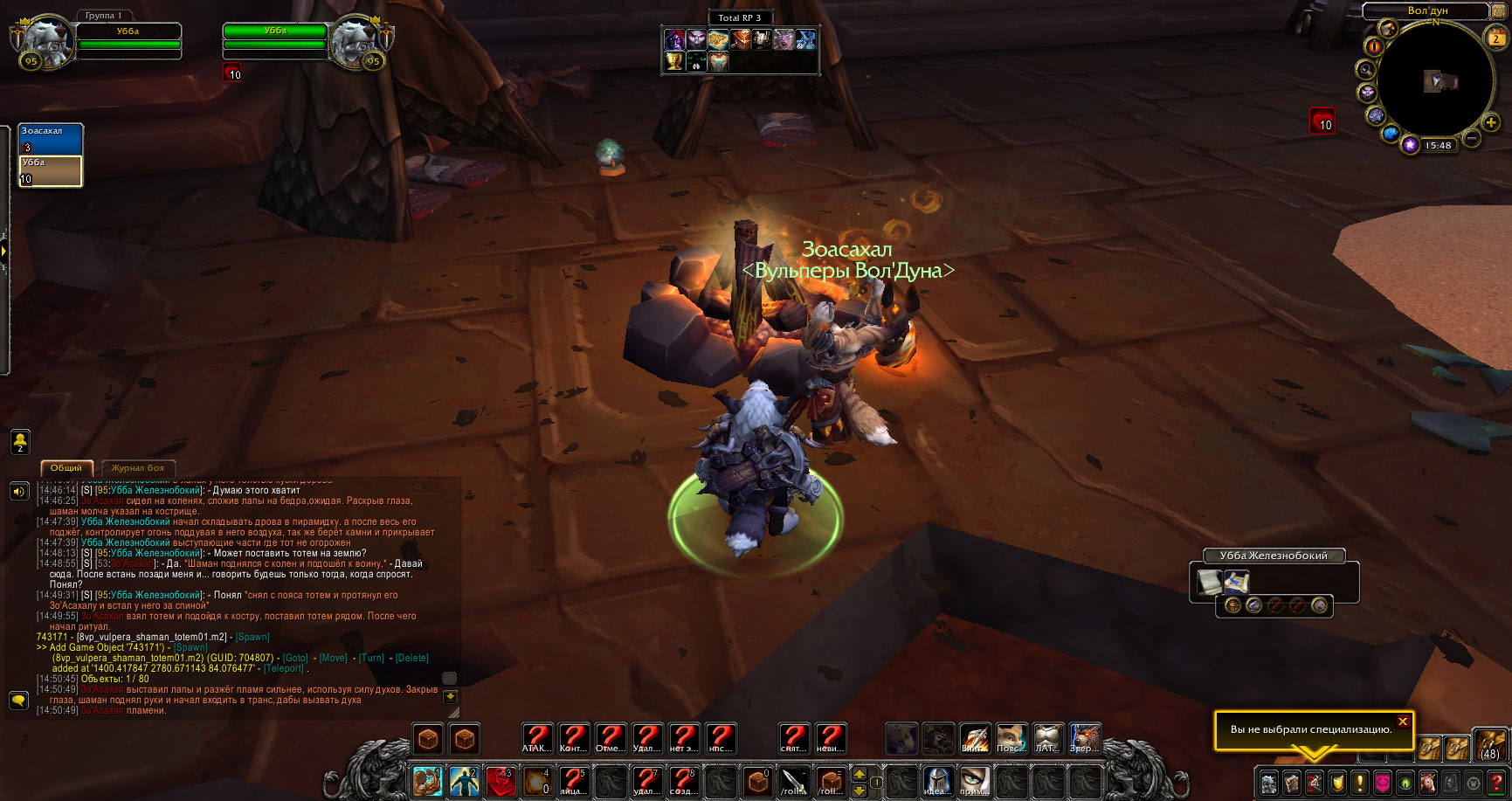Use the knight helmet macro button
This screenshot has width=1512, height=801.
tap(938, 781)
